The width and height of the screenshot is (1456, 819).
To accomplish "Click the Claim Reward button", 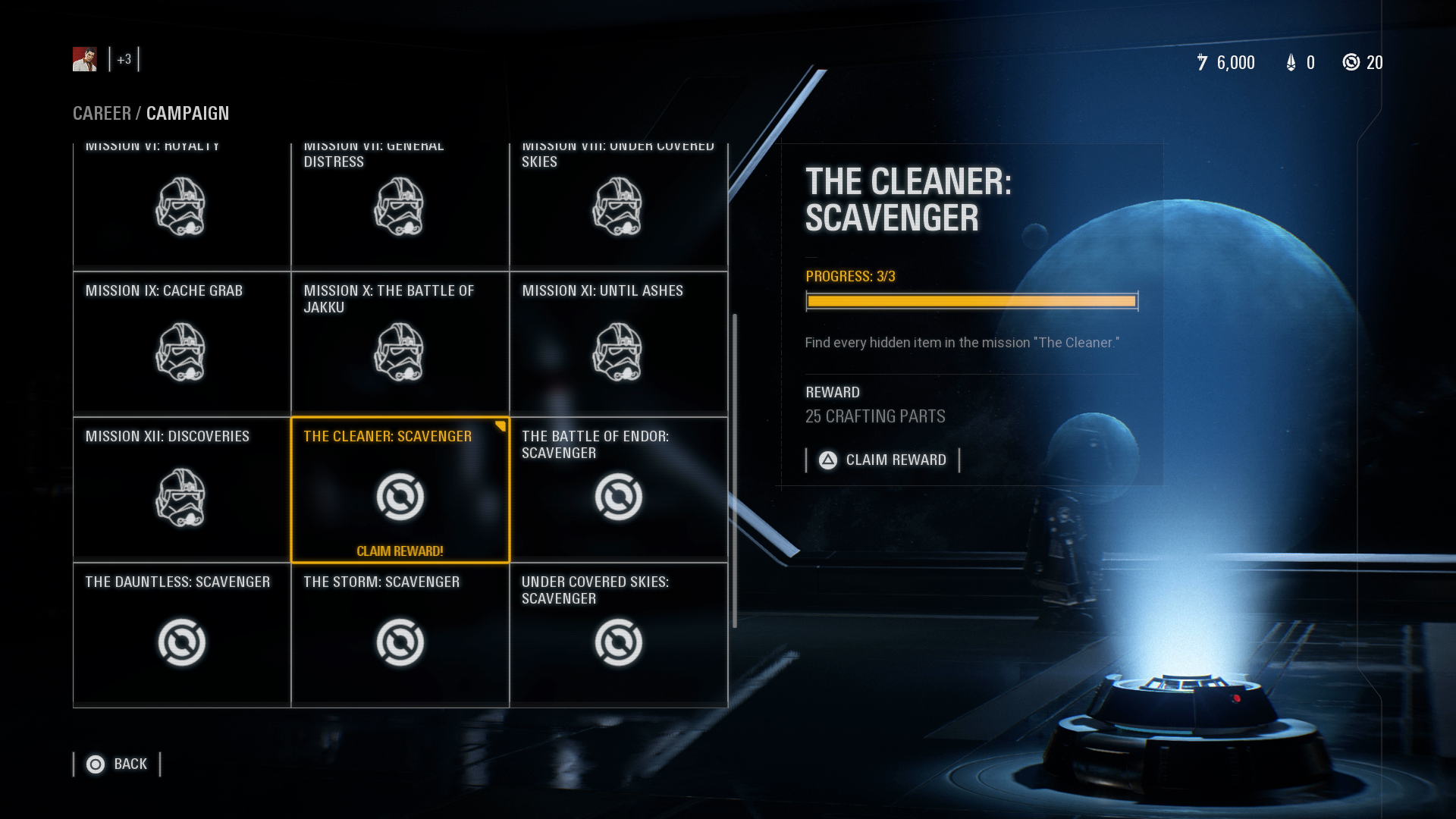I will pyautogui.click(x=883, y=460).
